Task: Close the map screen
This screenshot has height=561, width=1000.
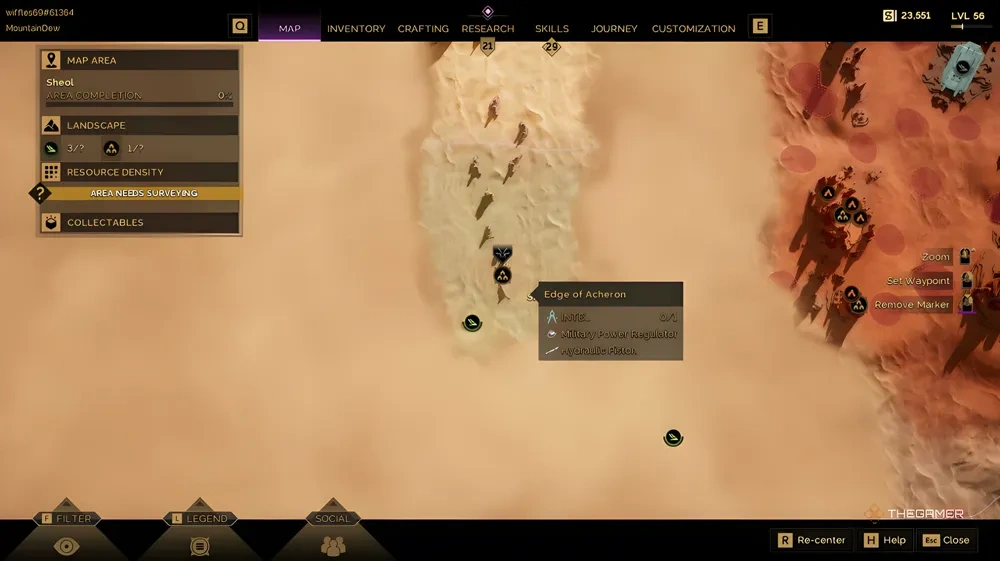Action: (x=946, y=540)
